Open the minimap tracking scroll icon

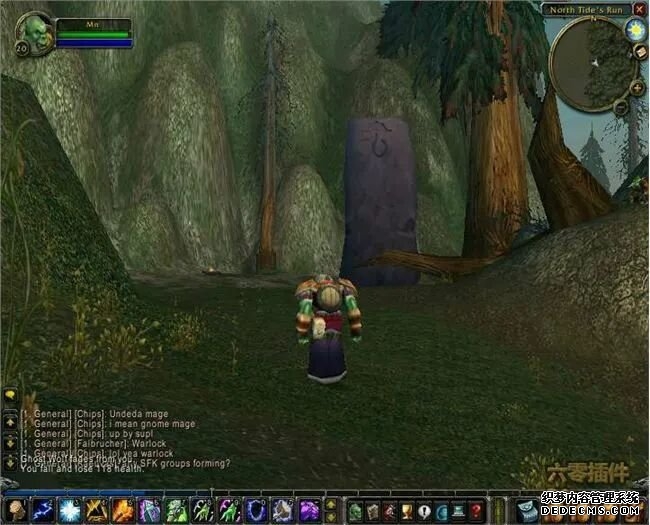(x=641, y=52)
